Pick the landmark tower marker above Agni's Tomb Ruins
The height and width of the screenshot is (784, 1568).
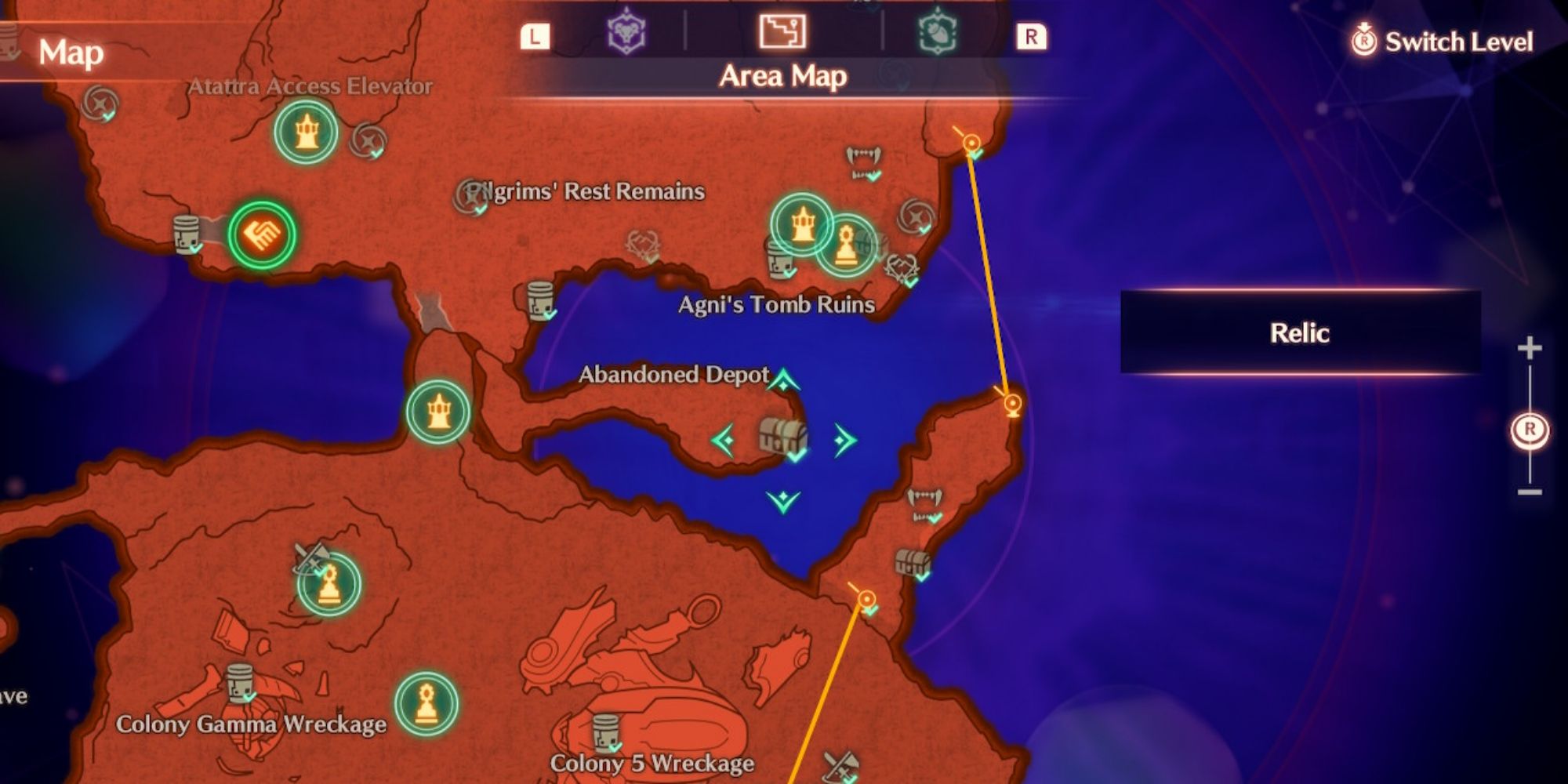pos(801,225)
